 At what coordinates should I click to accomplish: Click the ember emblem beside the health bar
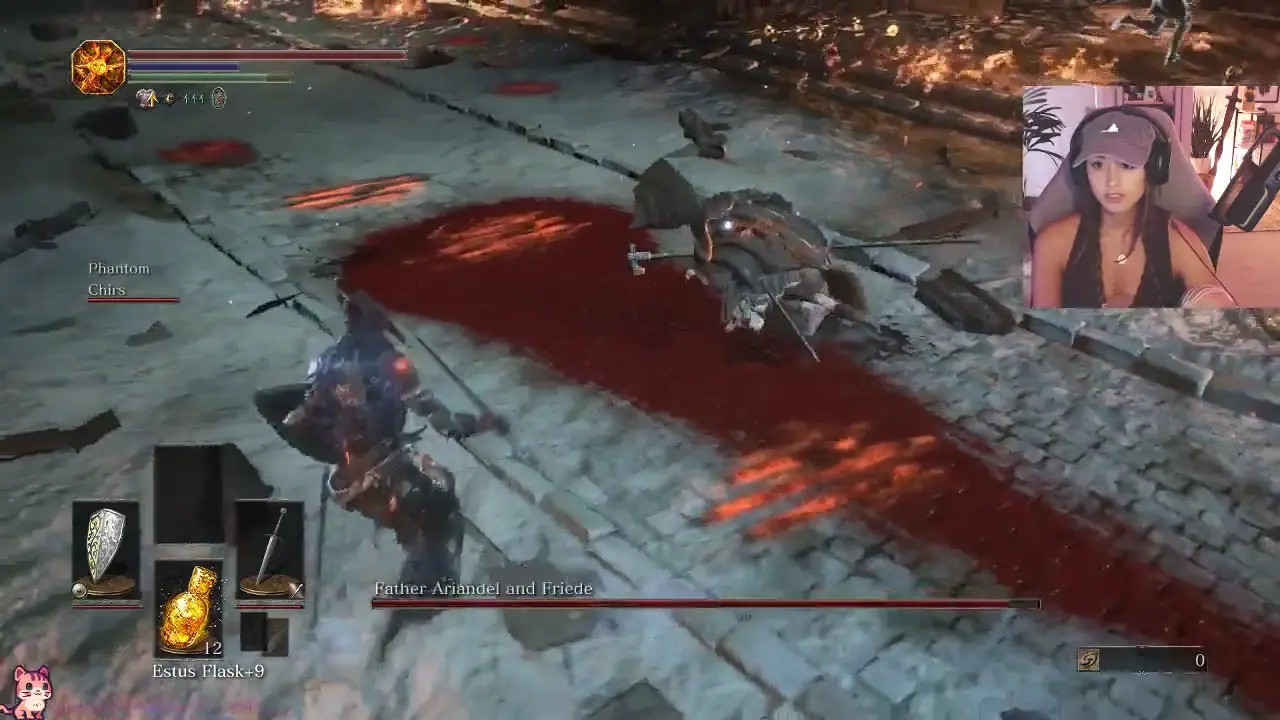pos(99,67)
